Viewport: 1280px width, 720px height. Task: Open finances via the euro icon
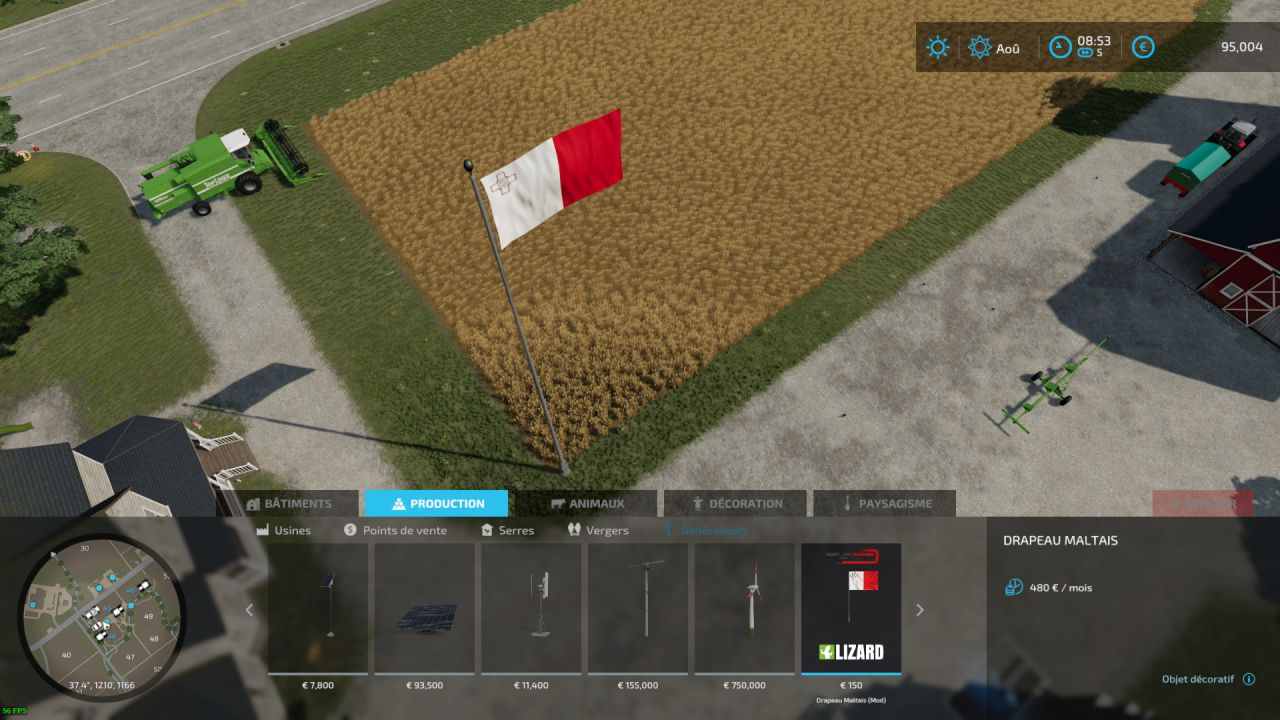pyautogui.click(x=1141, y=47)
